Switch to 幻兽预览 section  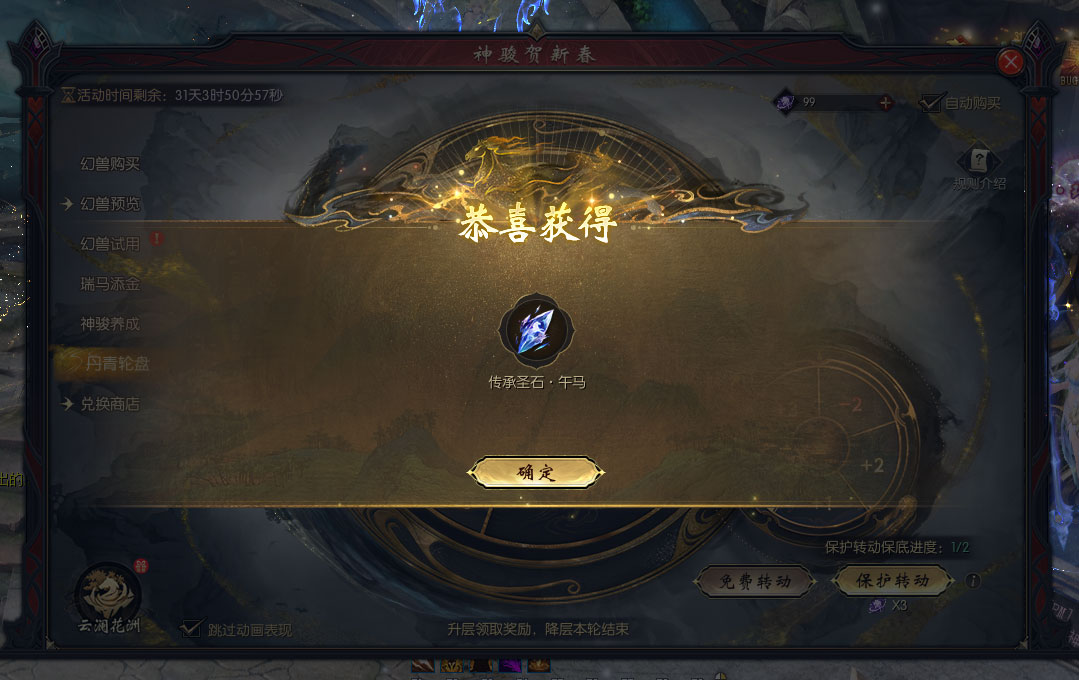(x=110, y=204)
